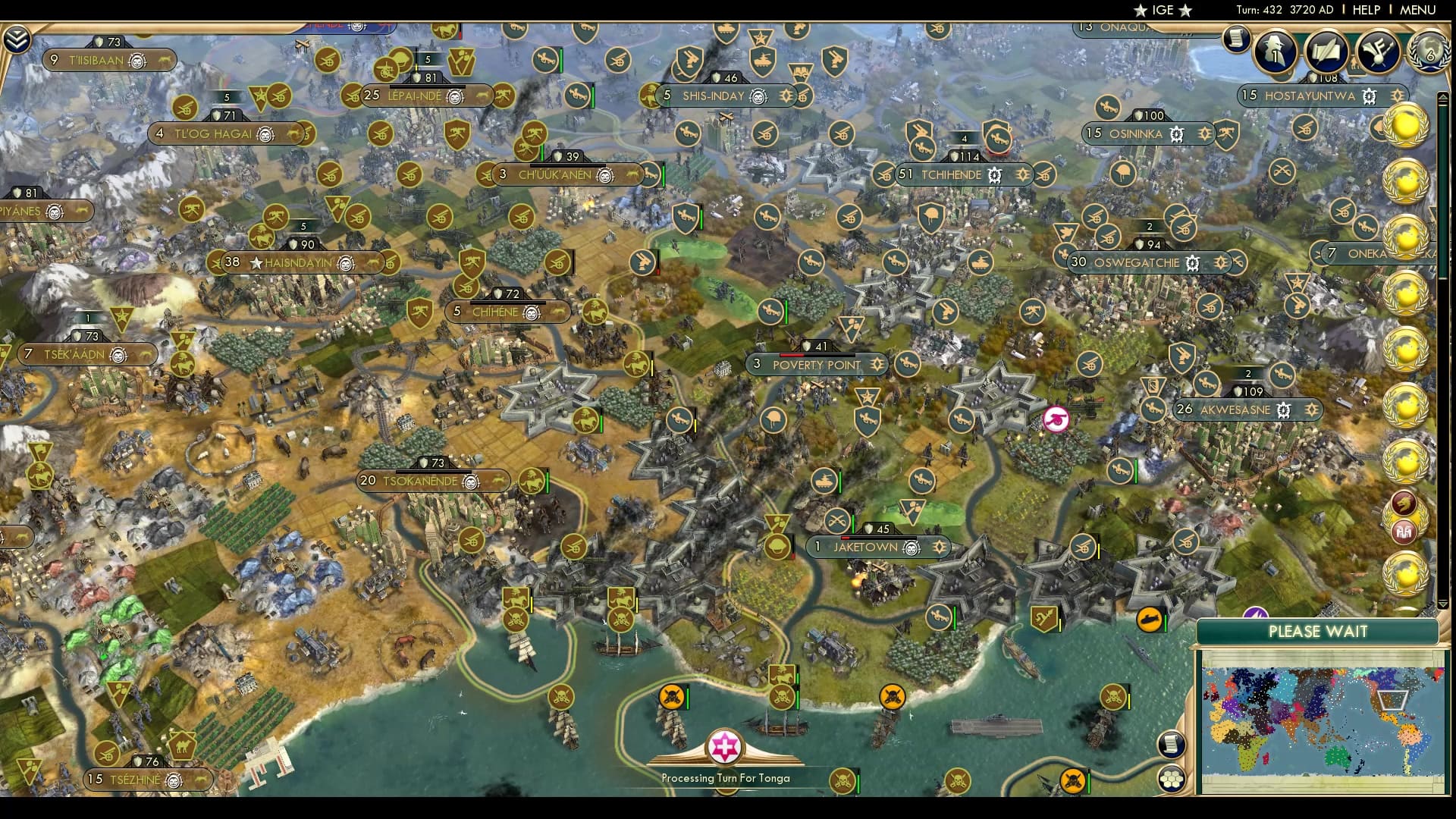Open the notification log scroll icon near the minimap
Screen dimensions: 1456x819
click(1172, 745)
